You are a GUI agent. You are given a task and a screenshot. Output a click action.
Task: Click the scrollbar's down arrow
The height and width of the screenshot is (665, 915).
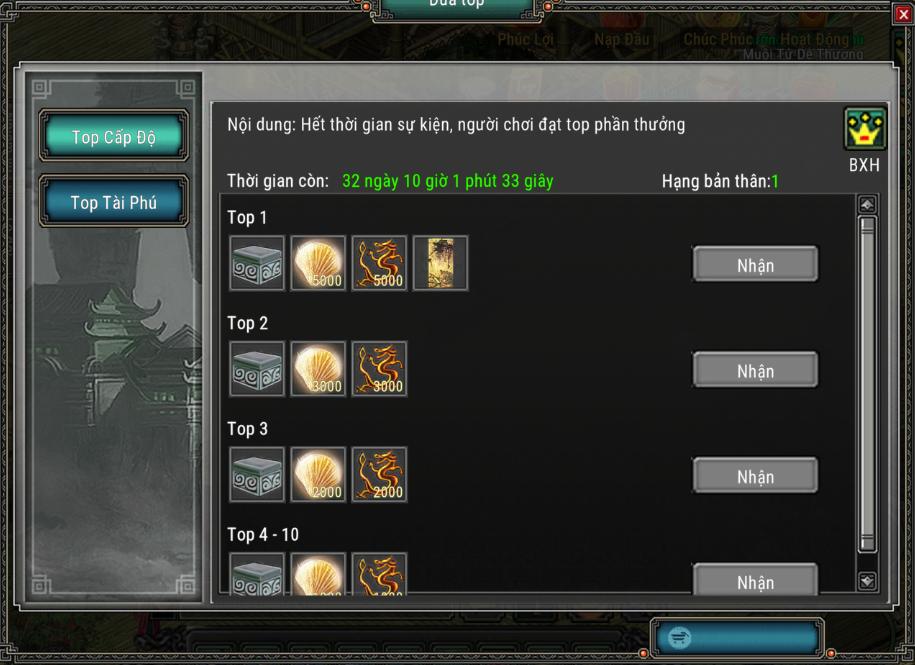pyautogui.click(x=867, y=580)
